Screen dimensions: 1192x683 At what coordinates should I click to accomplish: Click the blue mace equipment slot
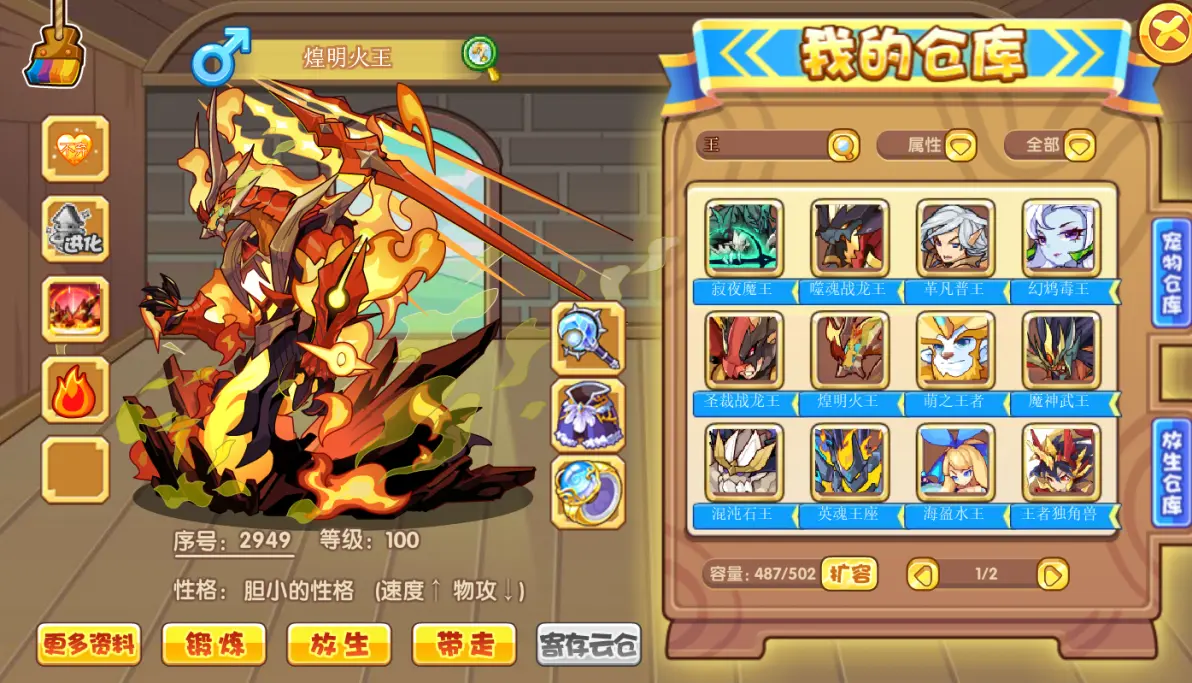[x=588, y=337]
